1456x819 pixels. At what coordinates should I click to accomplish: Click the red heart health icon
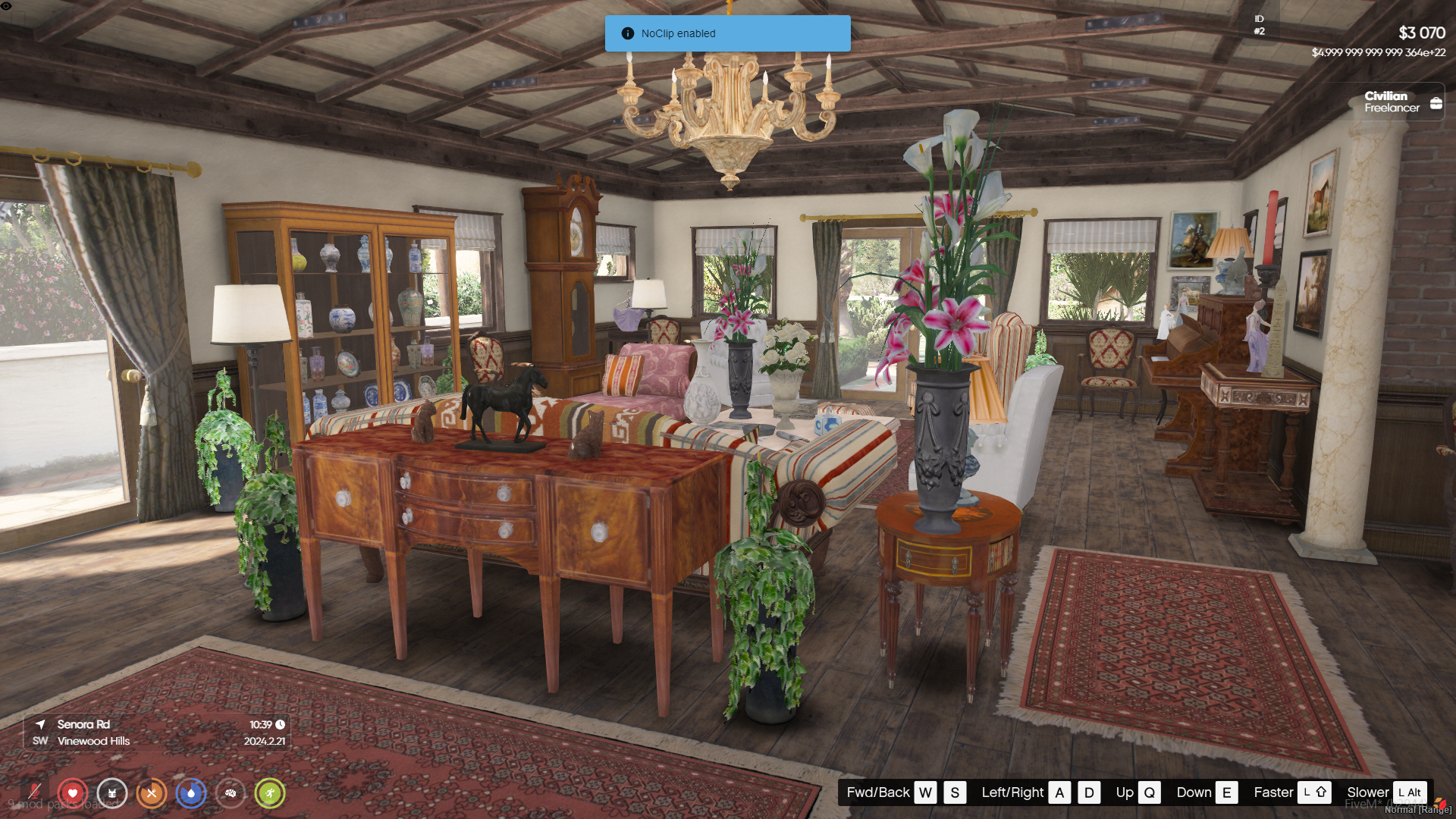click(73, 793)
